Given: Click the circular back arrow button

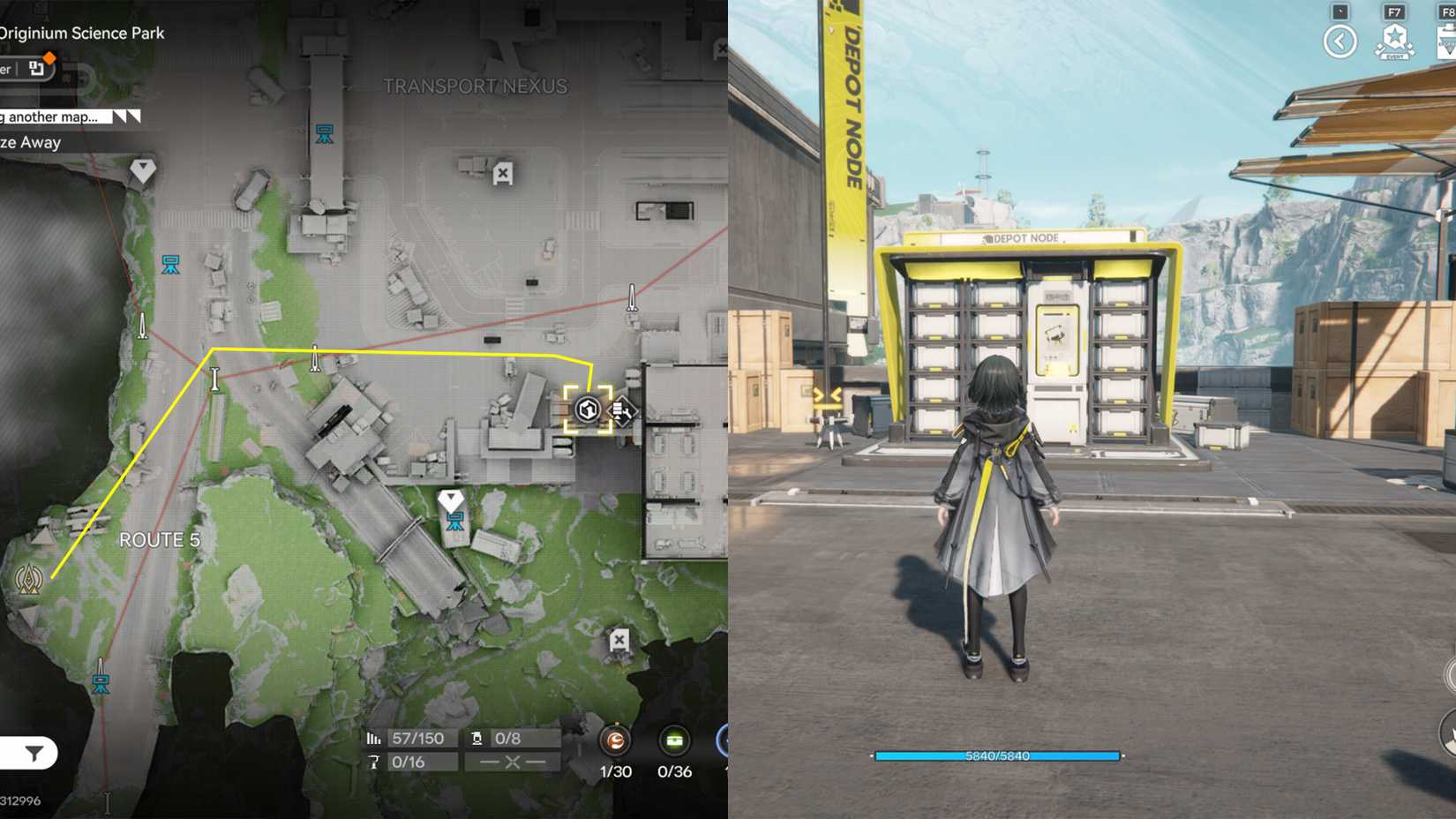Looking at the screenshot, I should point(1340,41).
